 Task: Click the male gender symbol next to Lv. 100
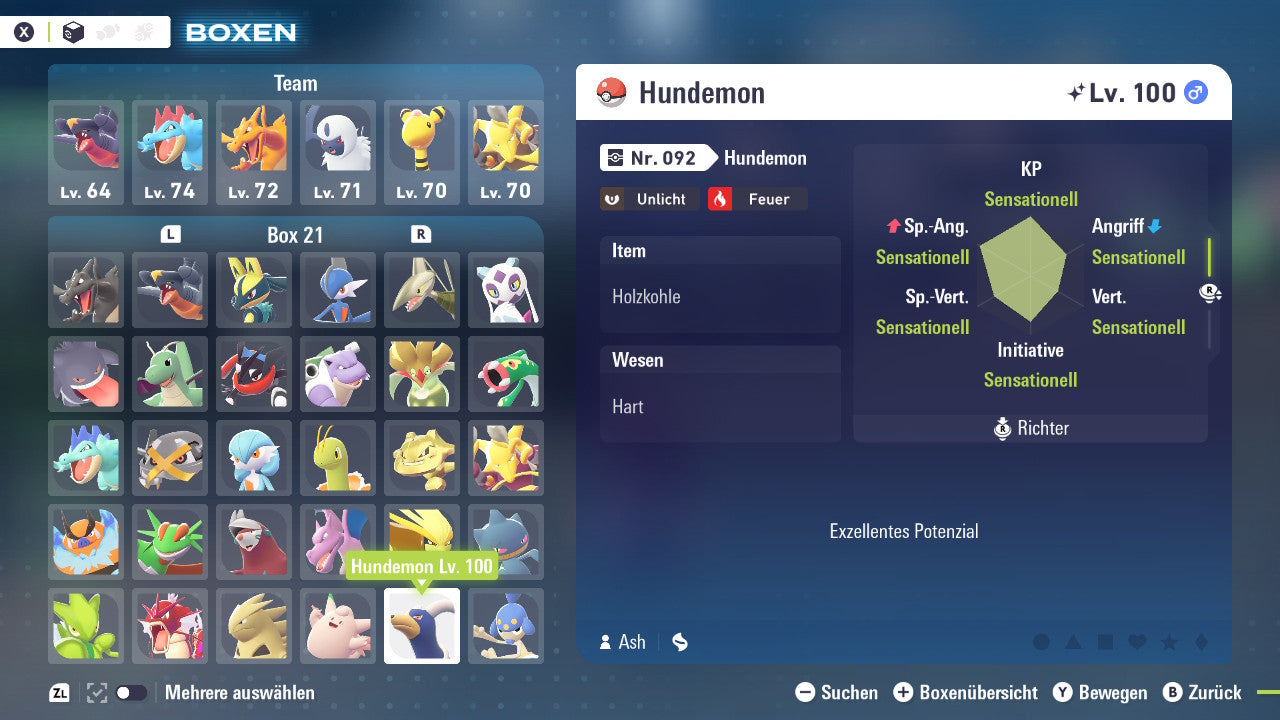pos(1196,92)
